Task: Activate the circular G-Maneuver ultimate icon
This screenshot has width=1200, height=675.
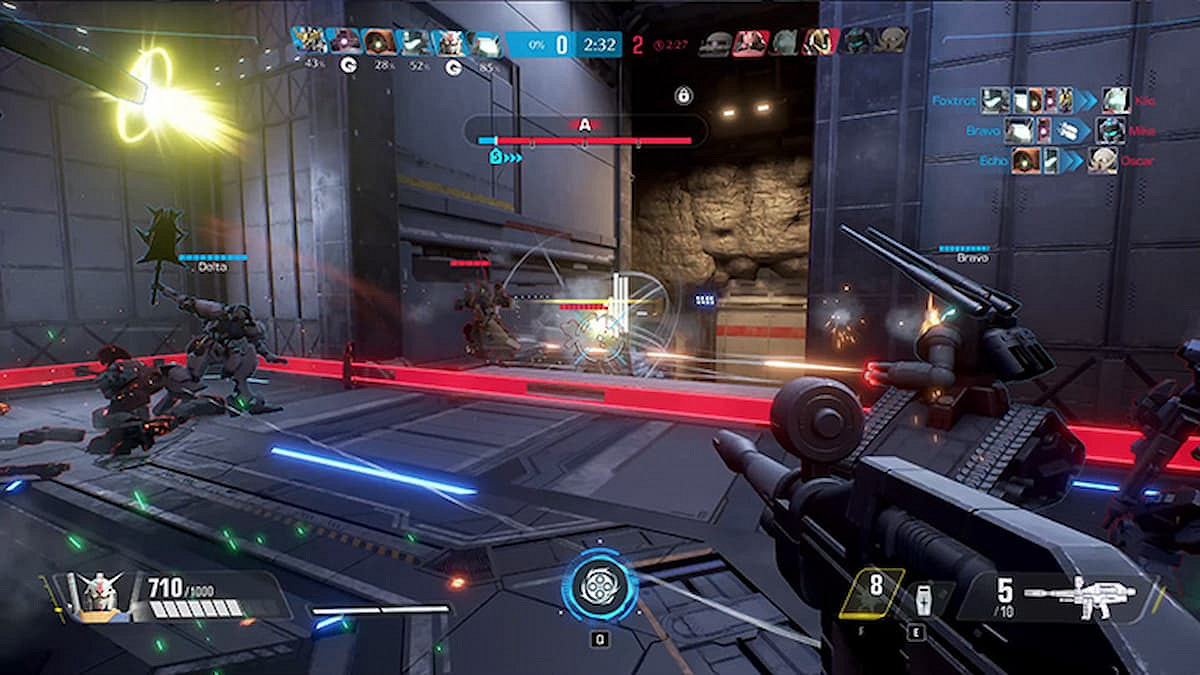Action: [x=599, y=588]
